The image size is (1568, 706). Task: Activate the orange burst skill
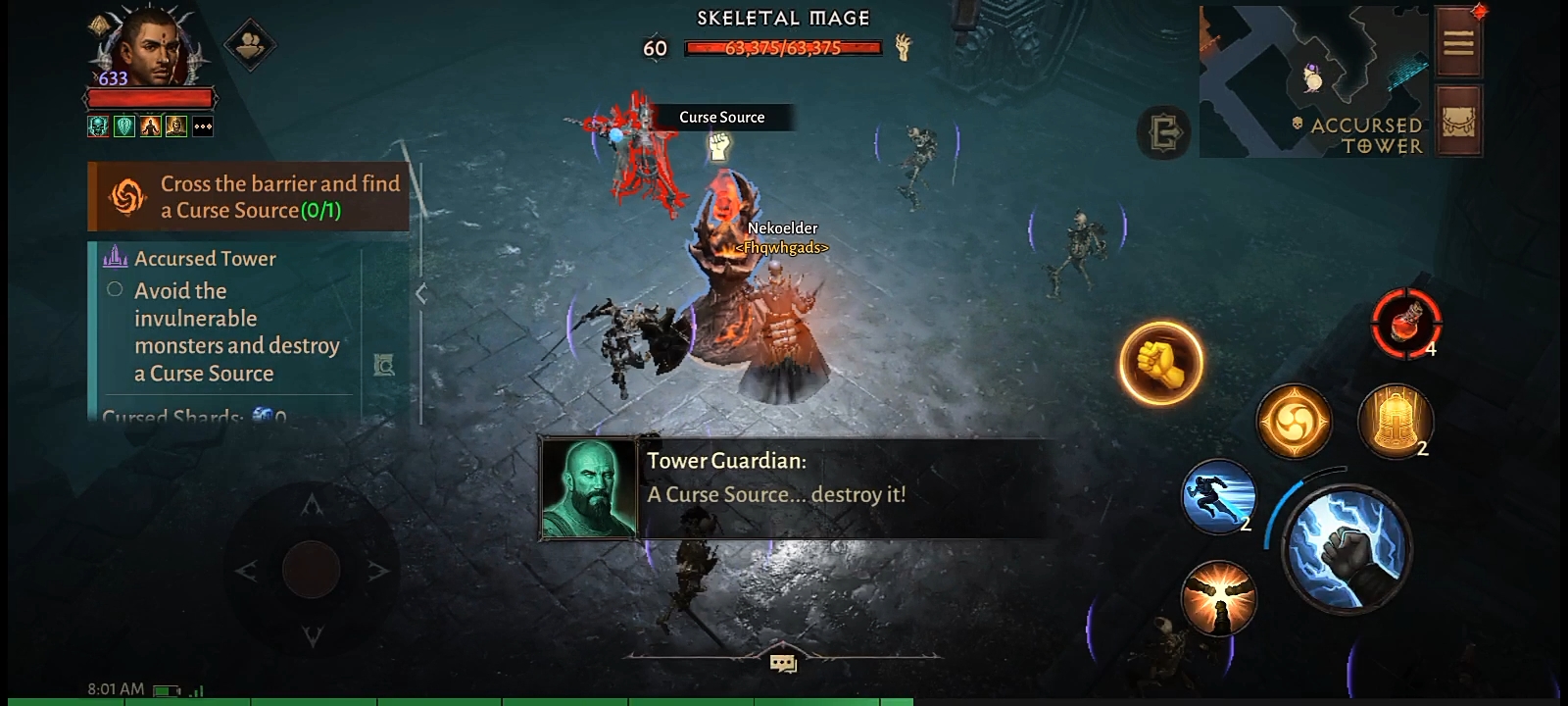point(1218,597)
